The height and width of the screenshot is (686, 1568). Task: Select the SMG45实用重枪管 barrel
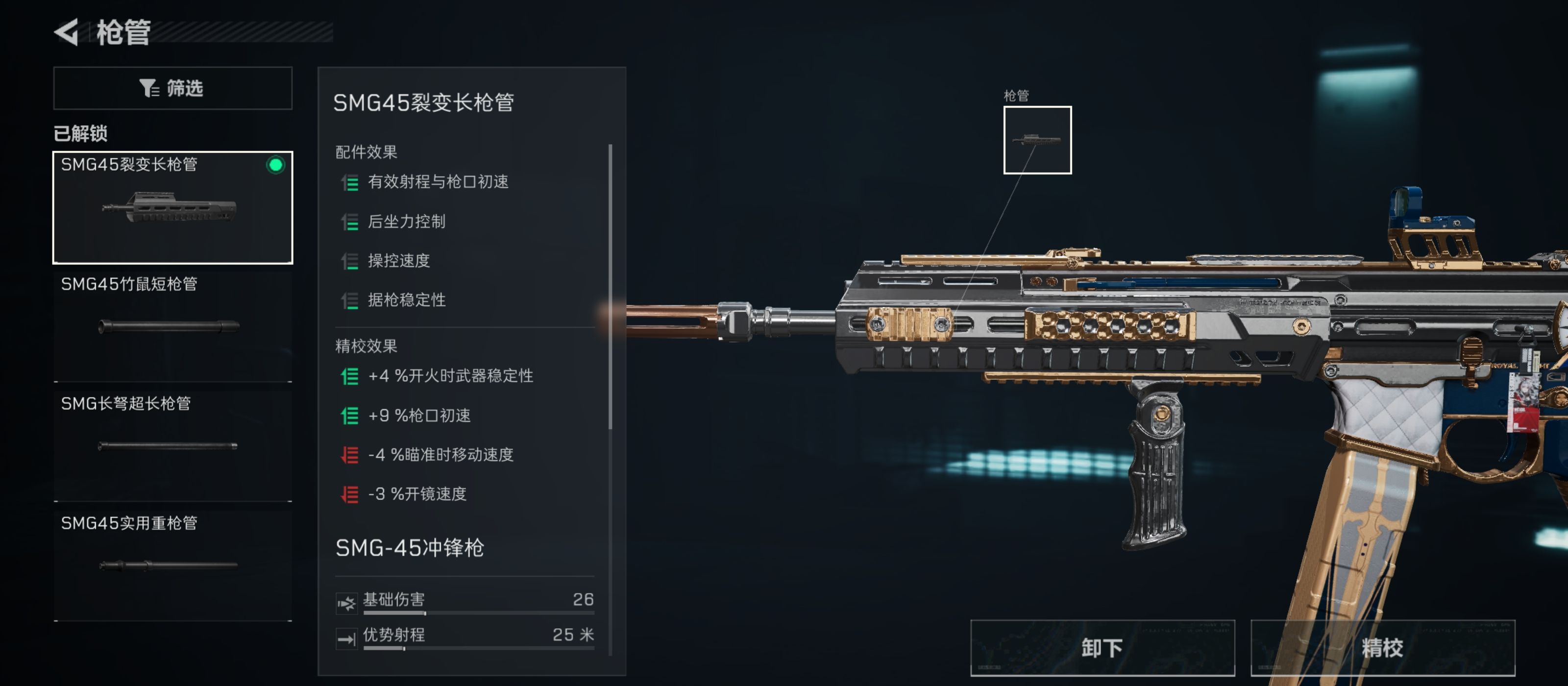pos(173,565)
